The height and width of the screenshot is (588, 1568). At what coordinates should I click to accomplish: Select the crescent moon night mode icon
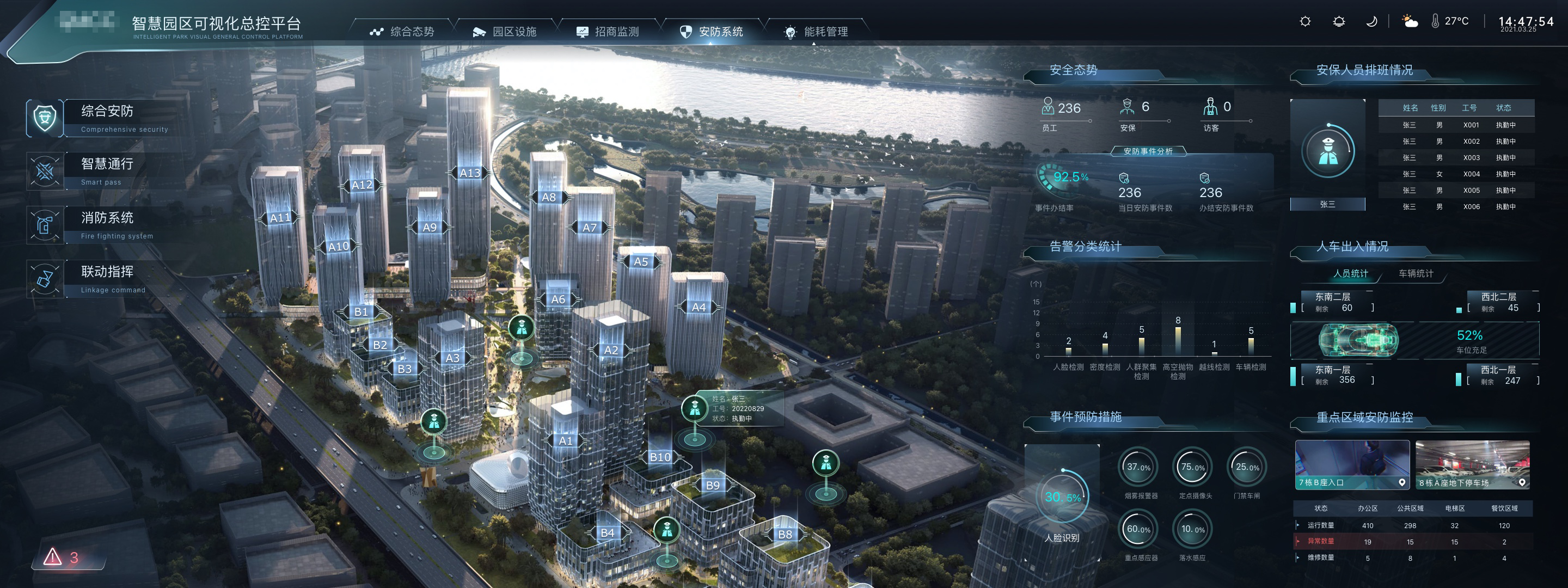pyautogui.click(x=1371, y=22)
